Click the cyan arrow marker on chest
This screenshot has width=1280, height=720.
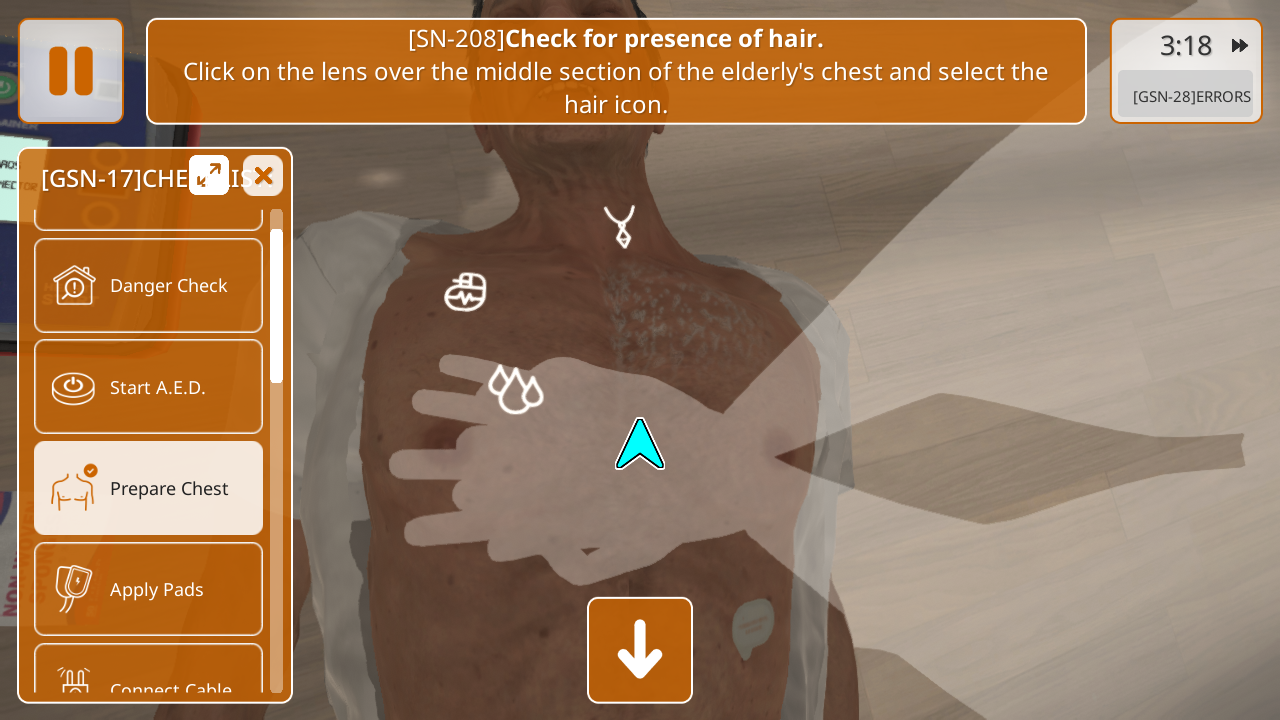click(x=640, y=446)
